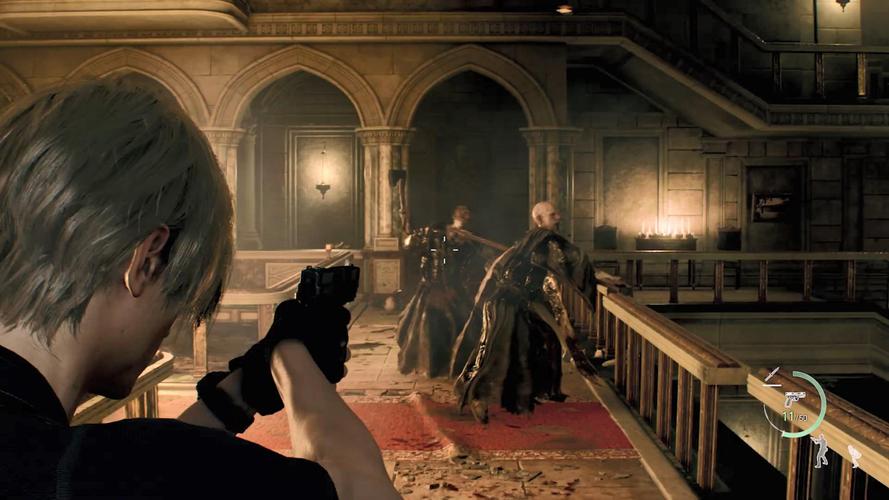This screenshot has height=500, width=889.
Task: Click the combat knife icon
Action: pyautogui.click(x=772, y=375)
